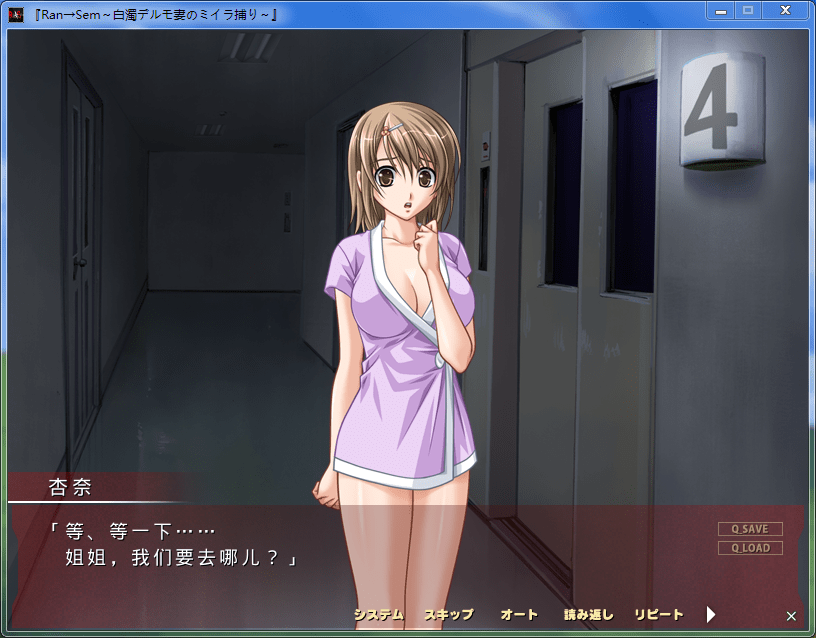Click the Q.LOAD quick load button
The width and height of the screenshot is (816, 638).
tap(750, 548)
